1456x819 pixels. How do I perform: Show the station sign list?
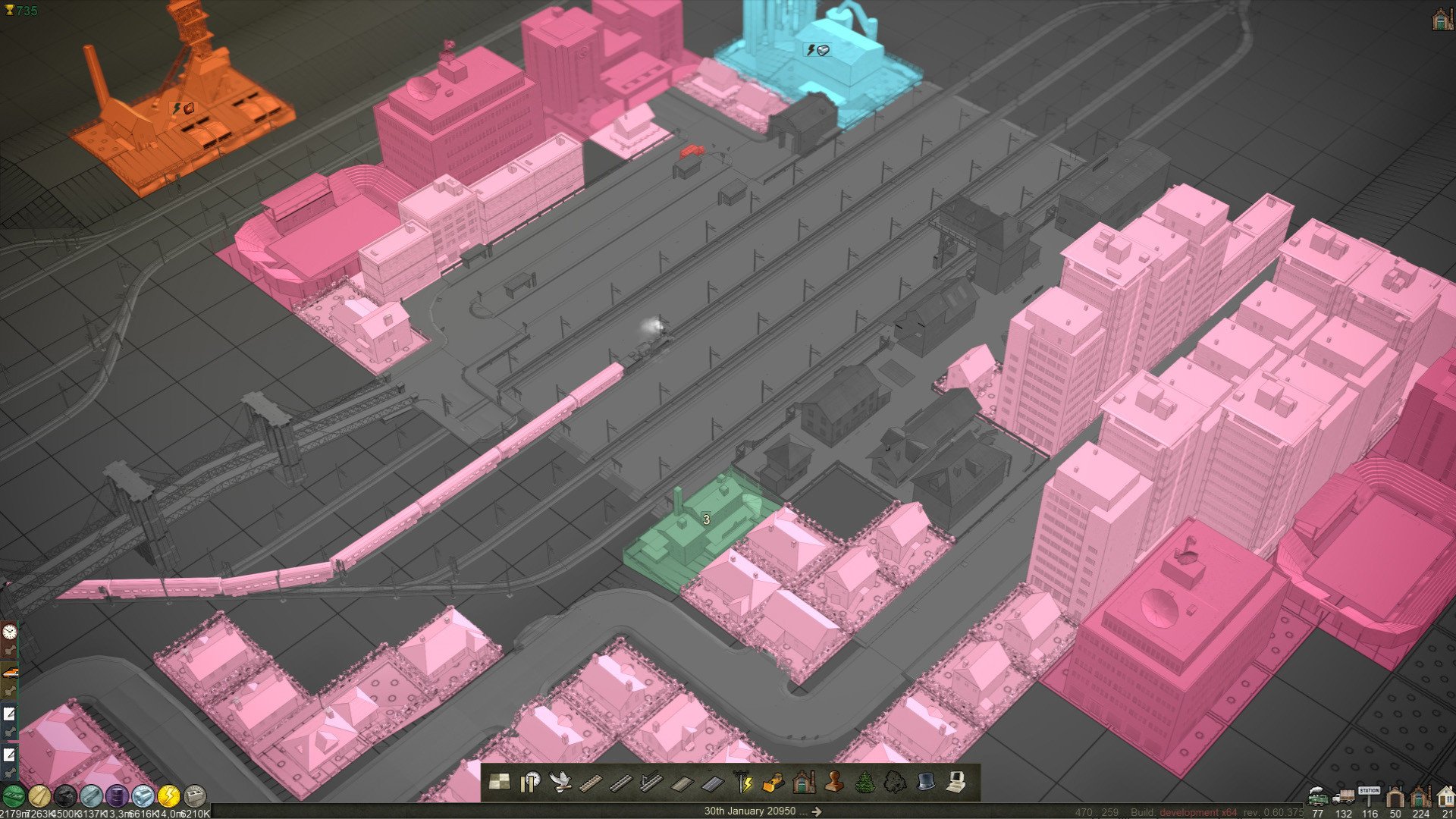tap(1369, 795)
